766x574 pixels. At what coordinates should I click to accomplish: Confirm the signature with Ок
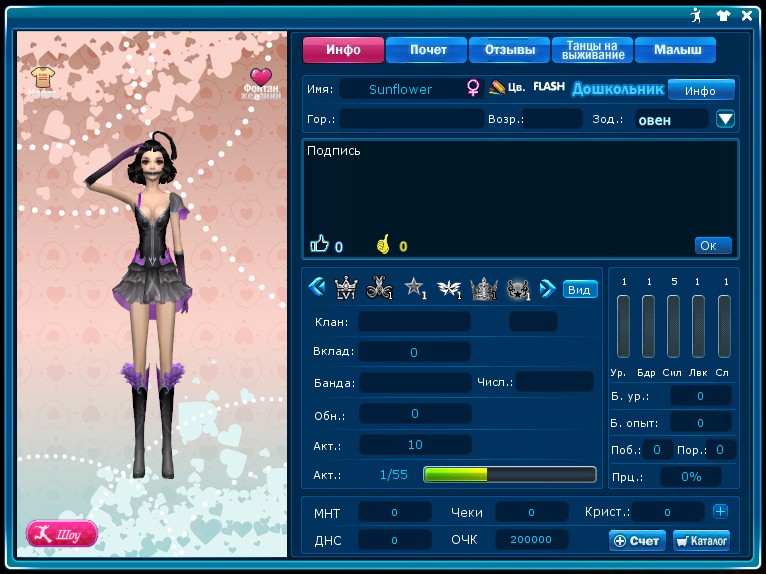713,245
